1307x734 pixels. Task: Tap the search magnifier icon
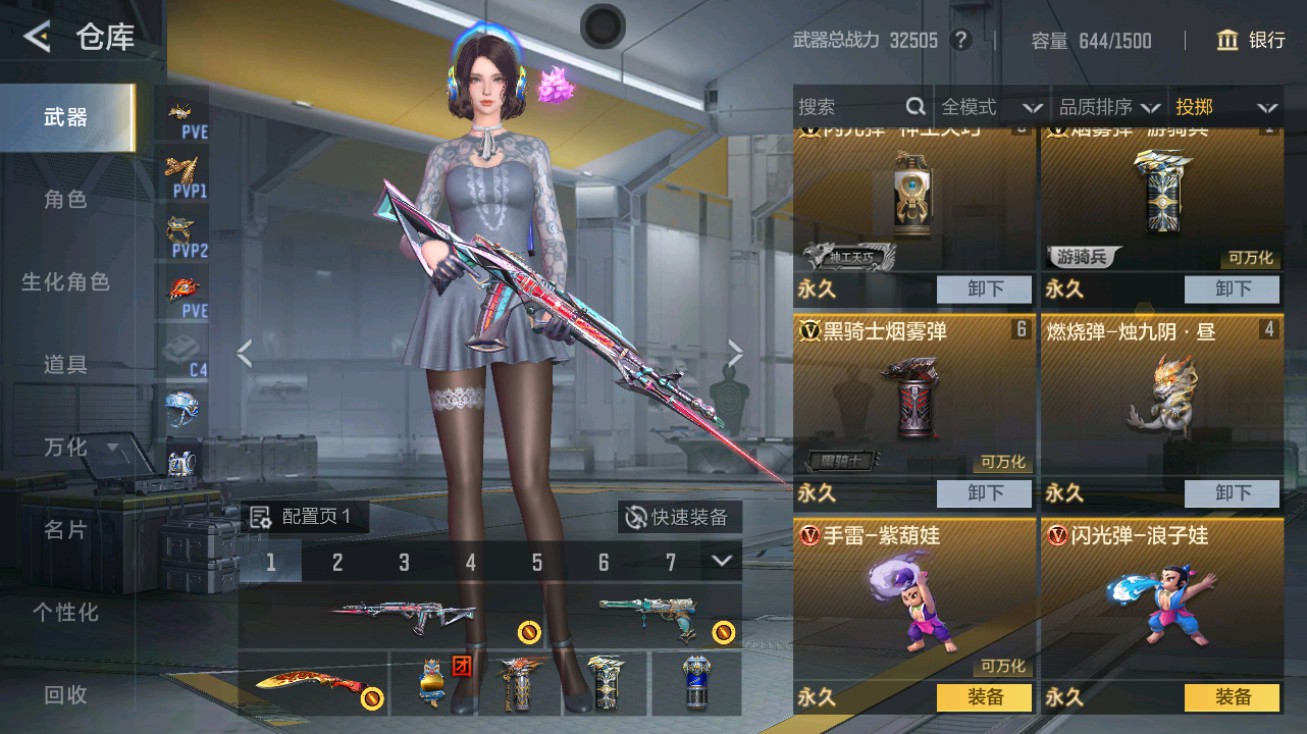click(915, 107)
